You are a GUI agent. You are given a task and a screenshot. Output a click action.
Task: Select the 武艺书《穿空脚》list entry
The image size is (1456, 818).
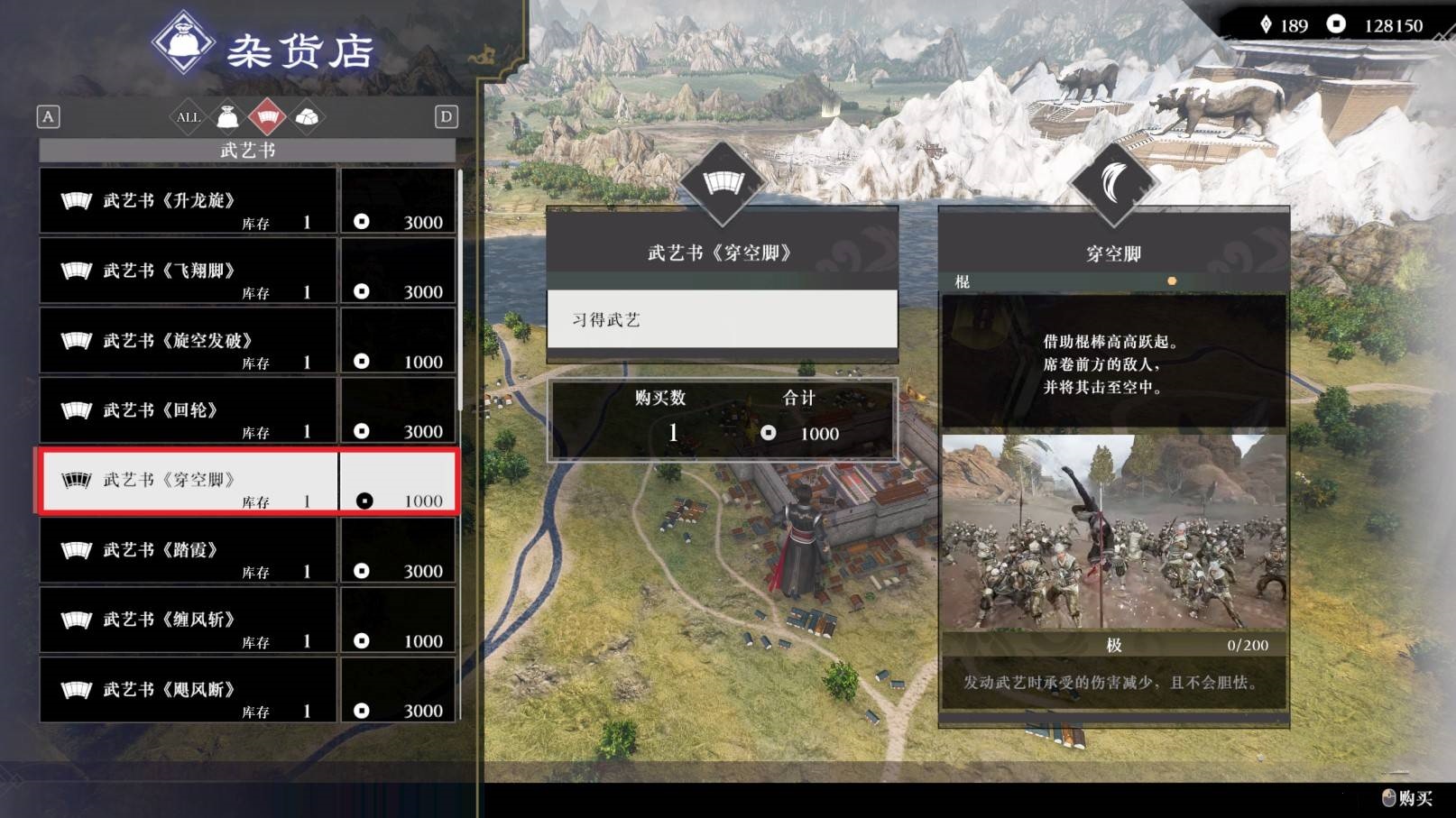click(x=188, y=481)
